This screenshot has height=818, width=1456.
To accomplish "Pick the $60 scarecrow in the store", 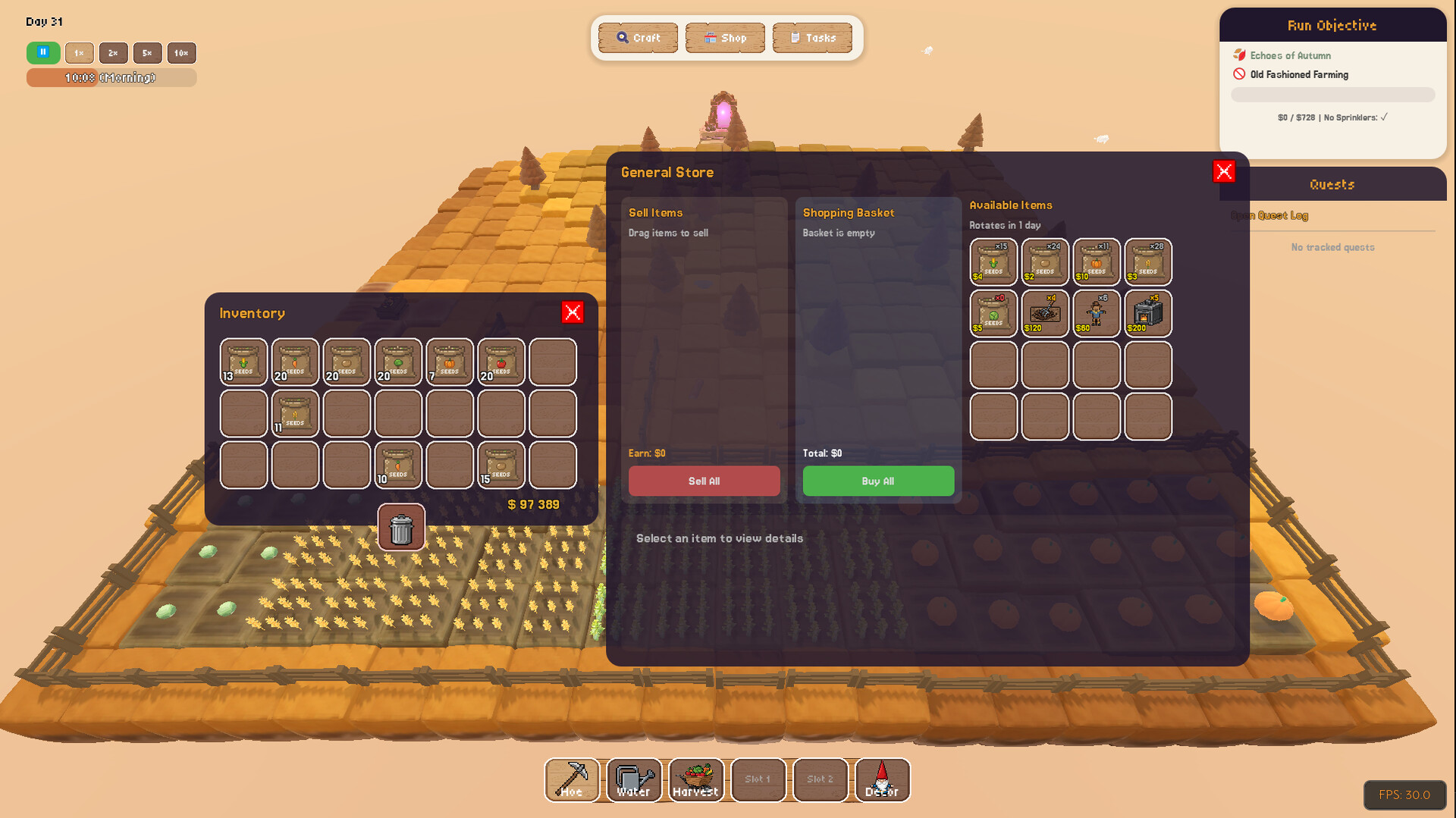I will 1097,314.
